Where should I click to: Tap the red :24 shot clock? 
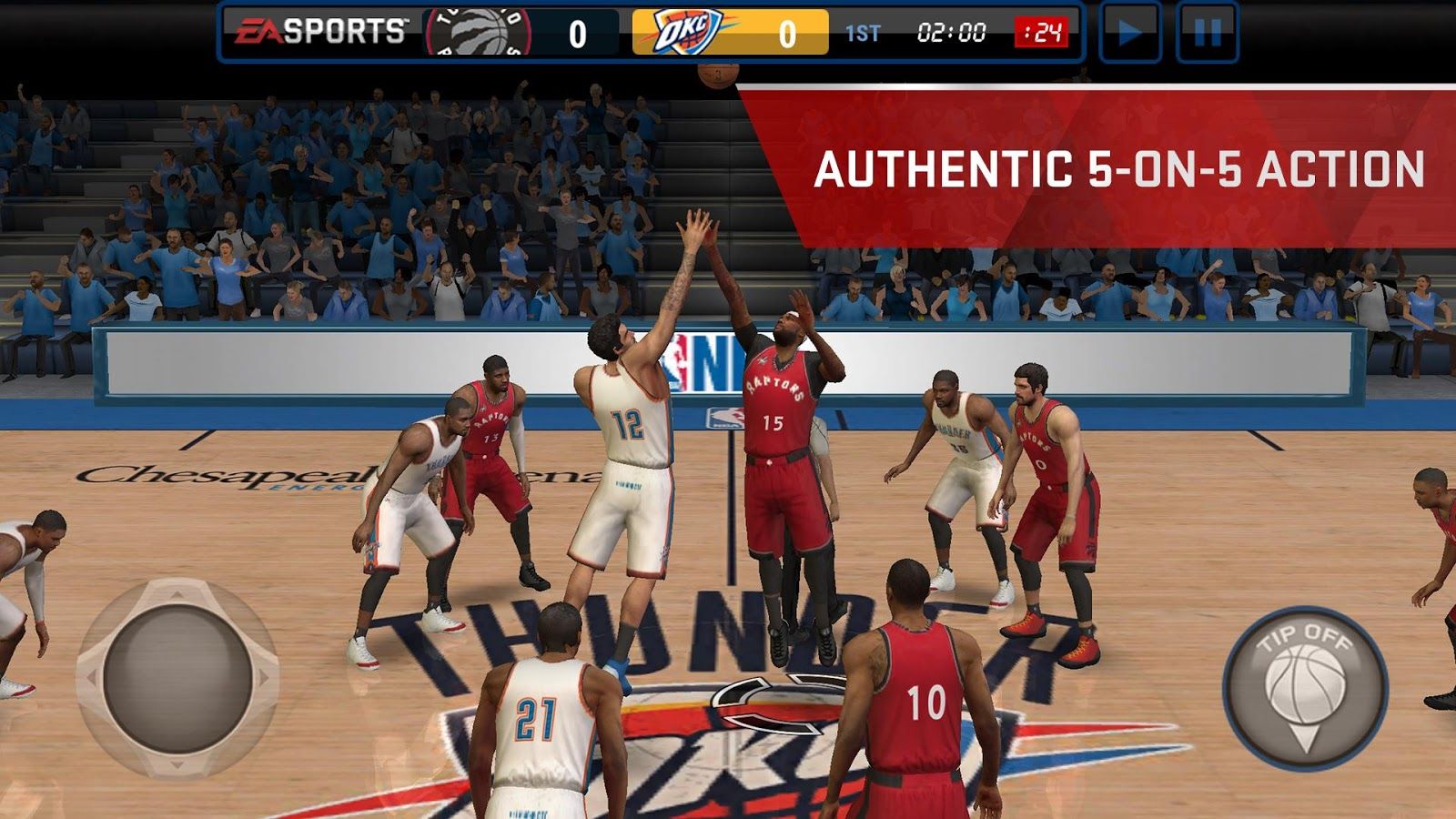pos(1039,32)
